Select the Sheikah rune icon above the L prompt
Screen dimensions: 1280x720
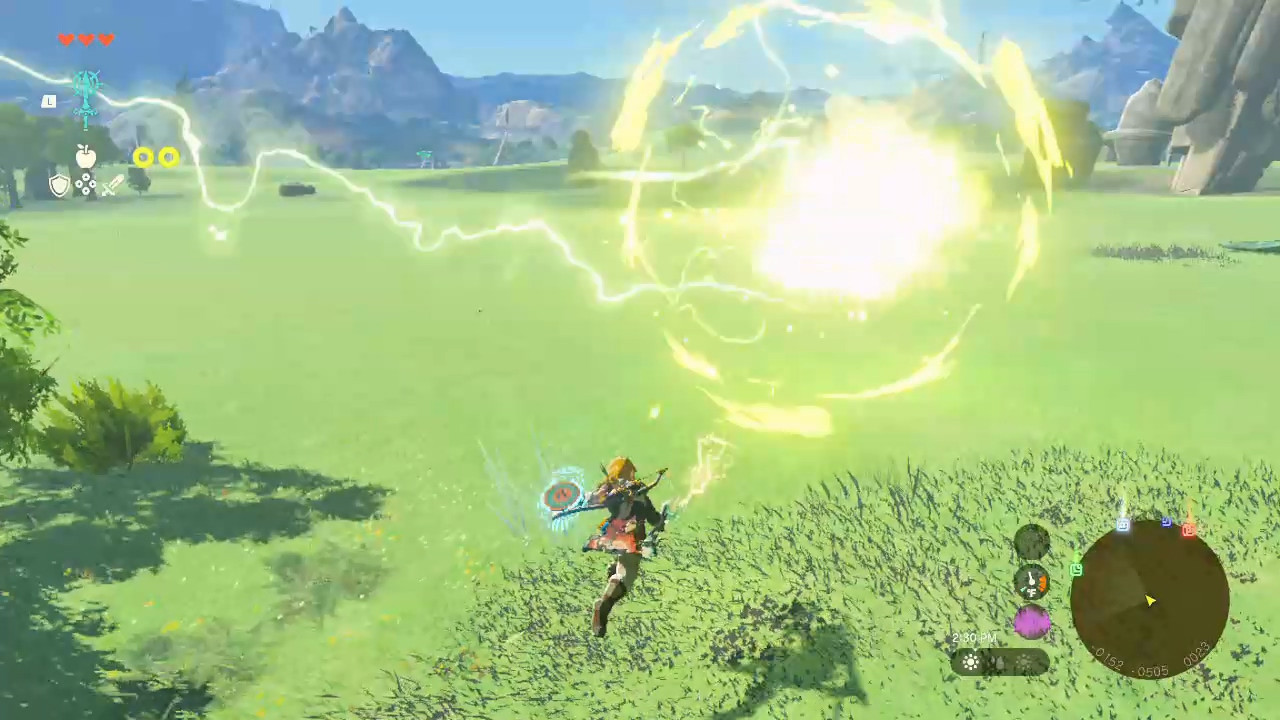pyautogui.click(x=87, y=89)
